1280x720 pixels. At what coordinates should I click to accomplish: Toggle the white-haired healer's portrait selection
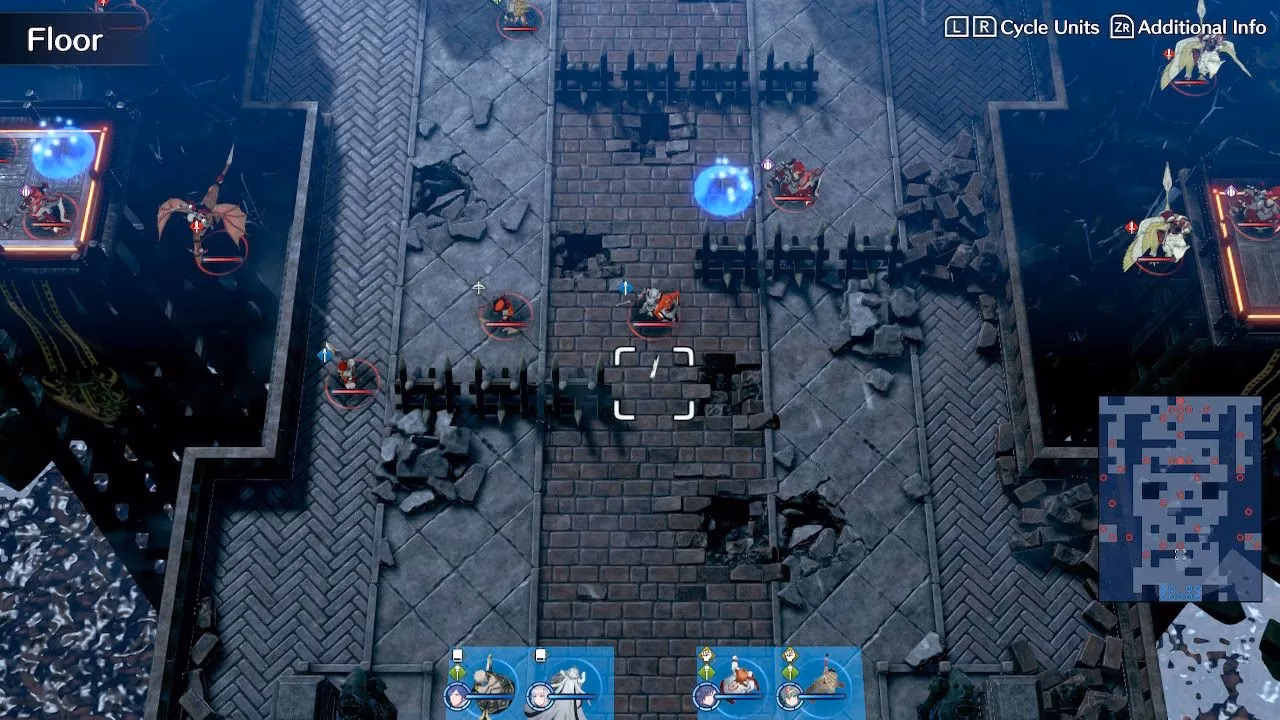pyautogui.click(x=540, y=694)
